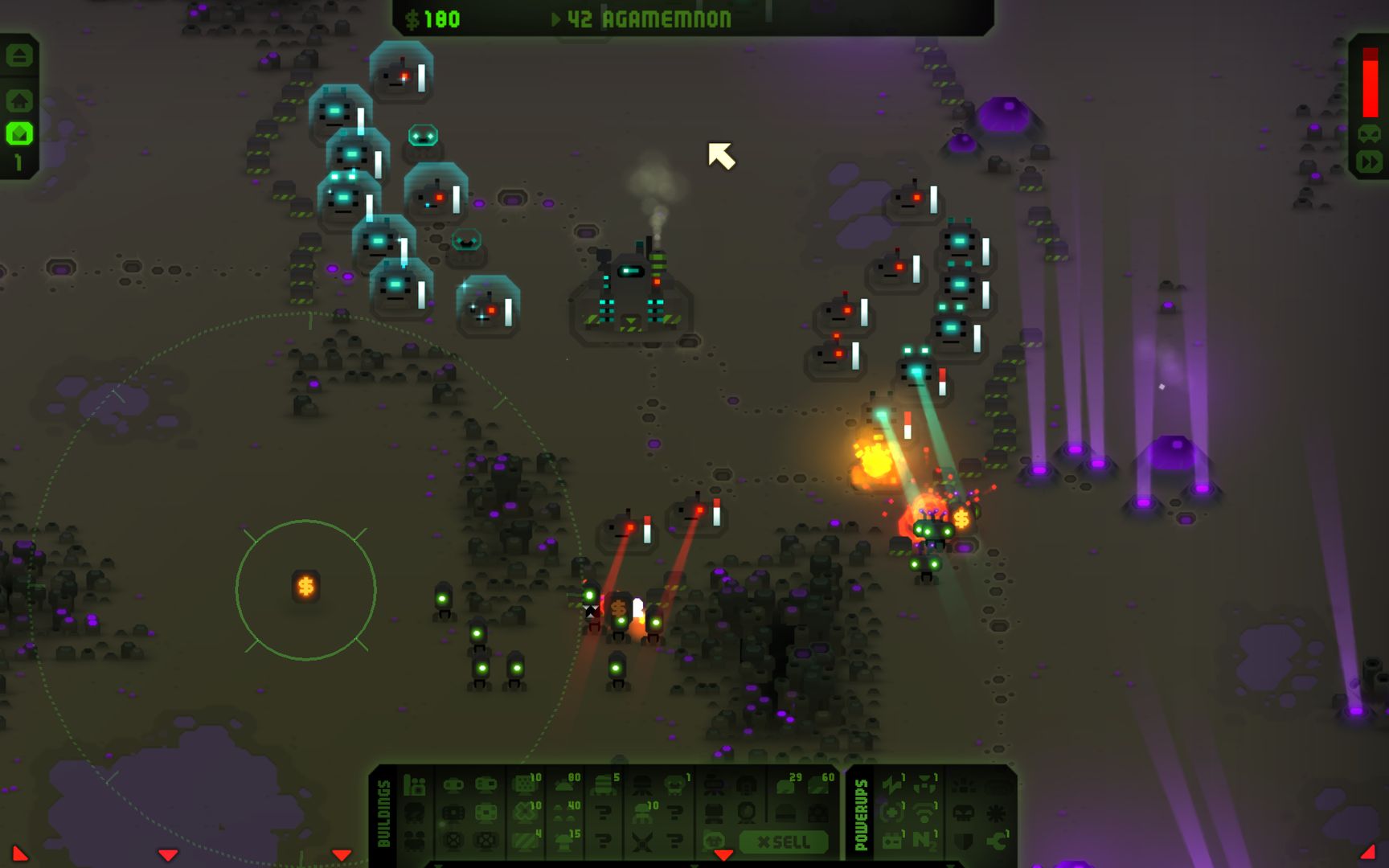Expand the red triangle tab below the Buildings panel
The image size is (1389, 868).
click(x=723, y=854)
